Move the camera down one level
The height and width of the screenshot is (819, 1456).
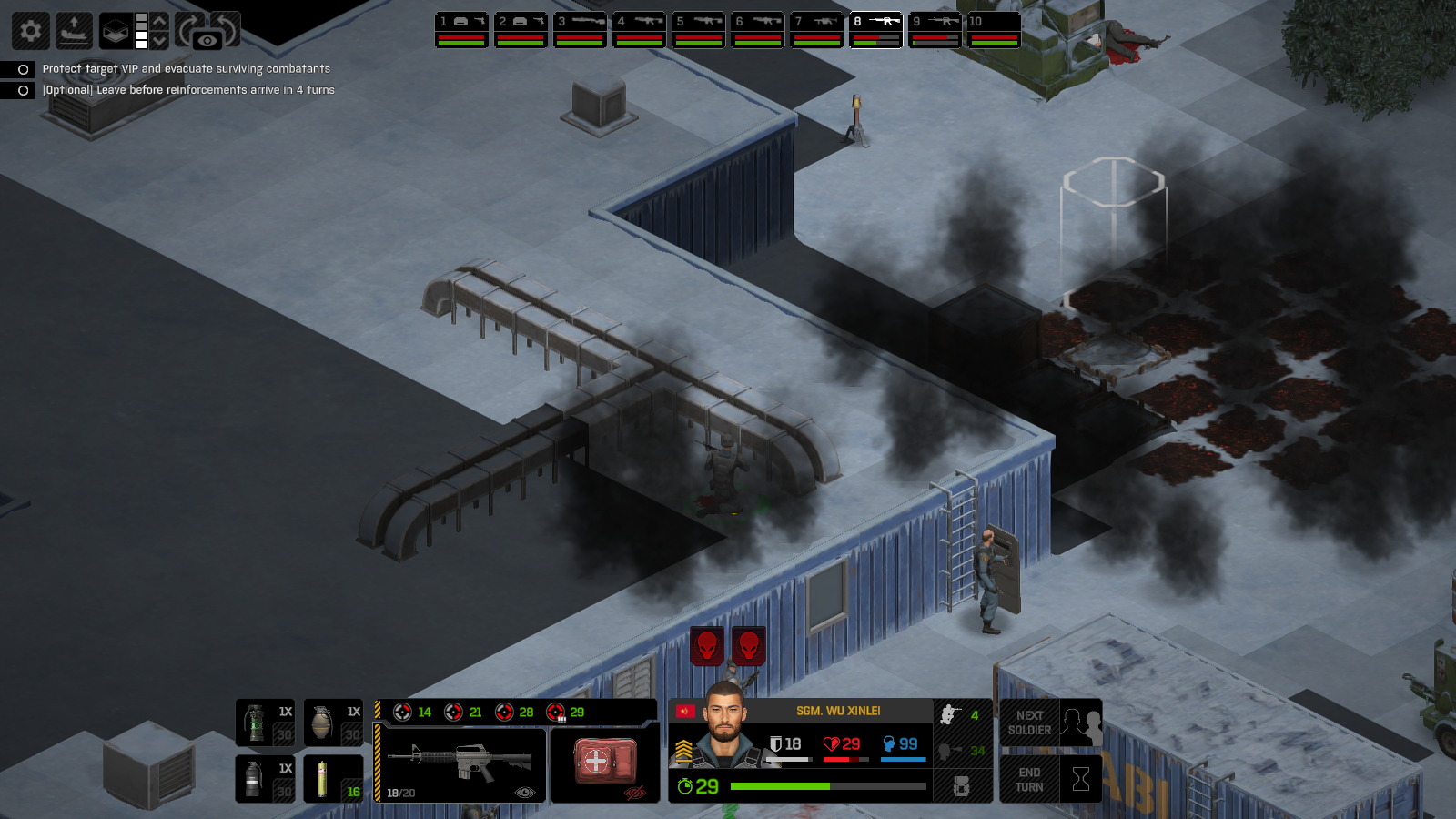tap(159, 41)
